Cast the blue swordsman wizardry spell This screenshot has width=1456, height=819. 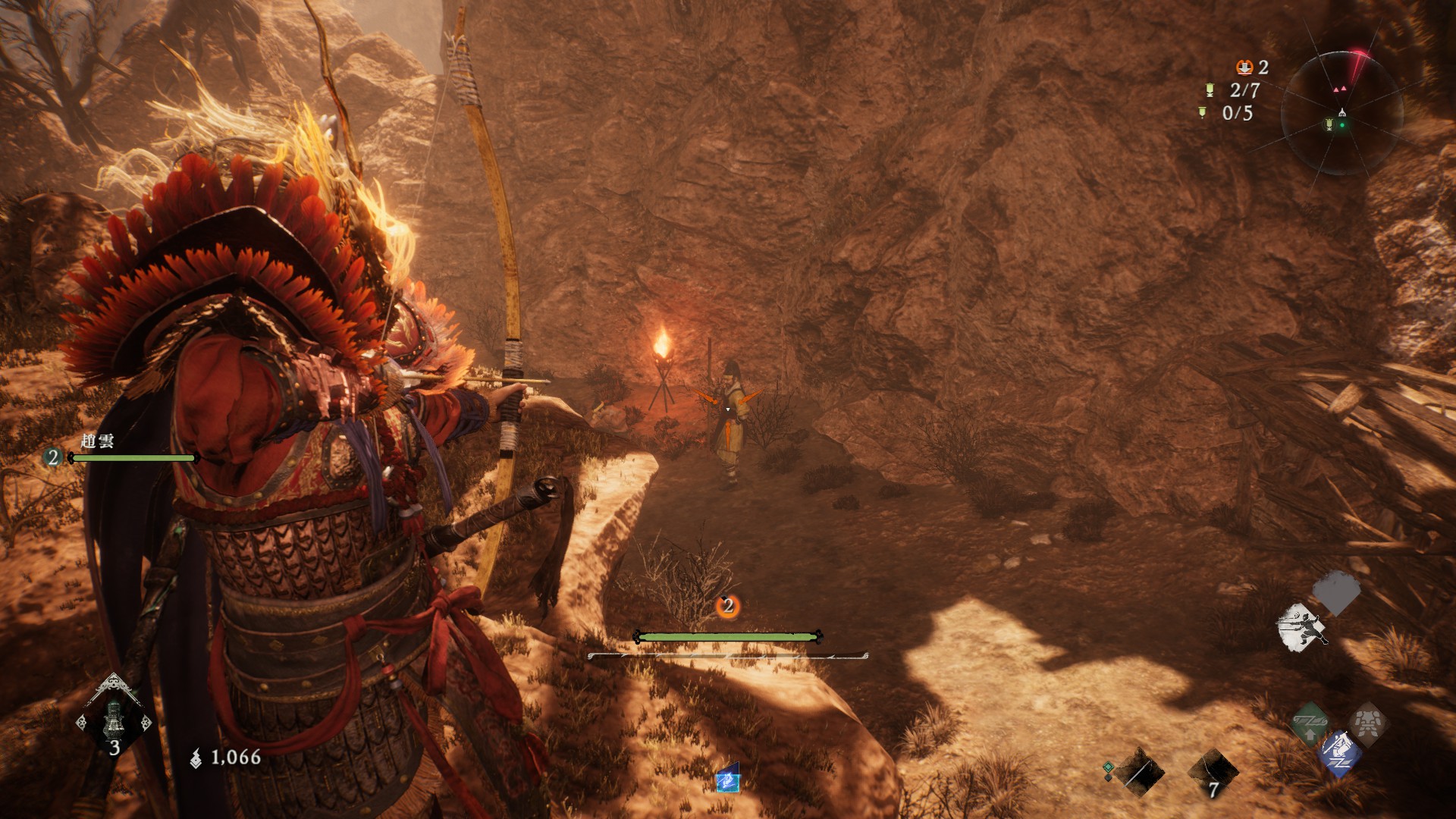pyautogui.click(x=1339, y=753)
